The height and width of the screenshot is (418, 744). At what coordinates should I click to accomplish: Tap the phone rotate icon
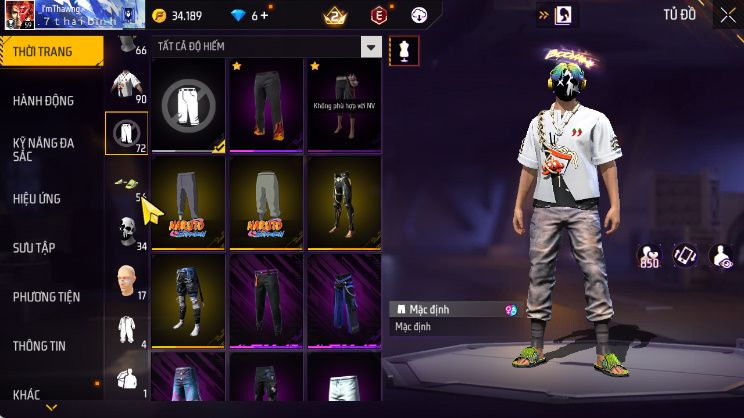685,256
